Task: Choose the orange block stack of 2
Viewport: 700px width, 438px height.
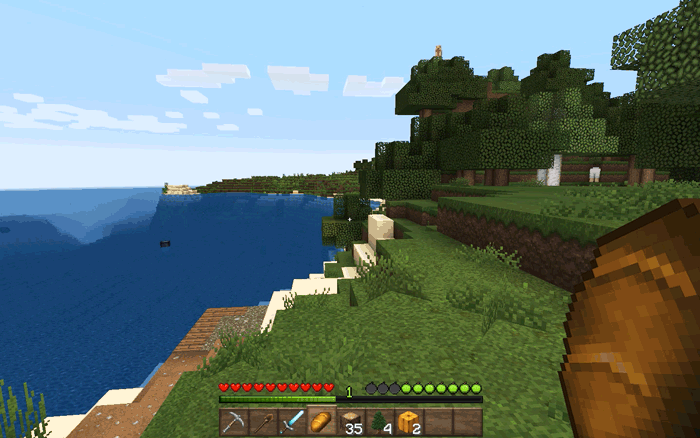Action: pos(408,421)
